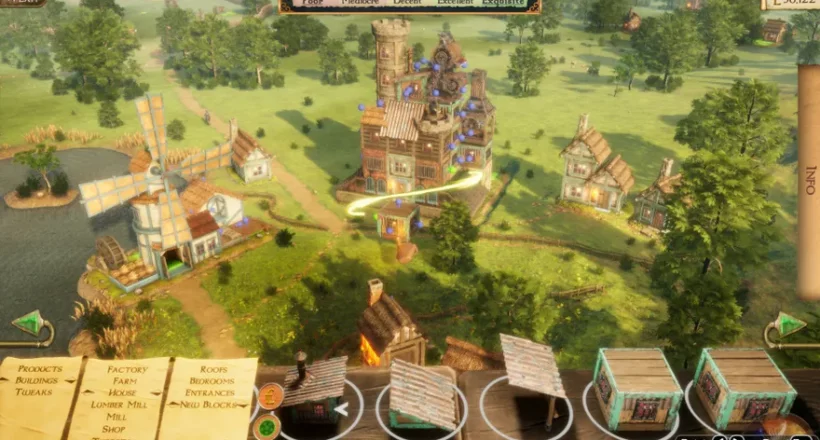Screen dimensions: 820x440
Task: Open the Tweaks category
Action: (x=34, y=393)
